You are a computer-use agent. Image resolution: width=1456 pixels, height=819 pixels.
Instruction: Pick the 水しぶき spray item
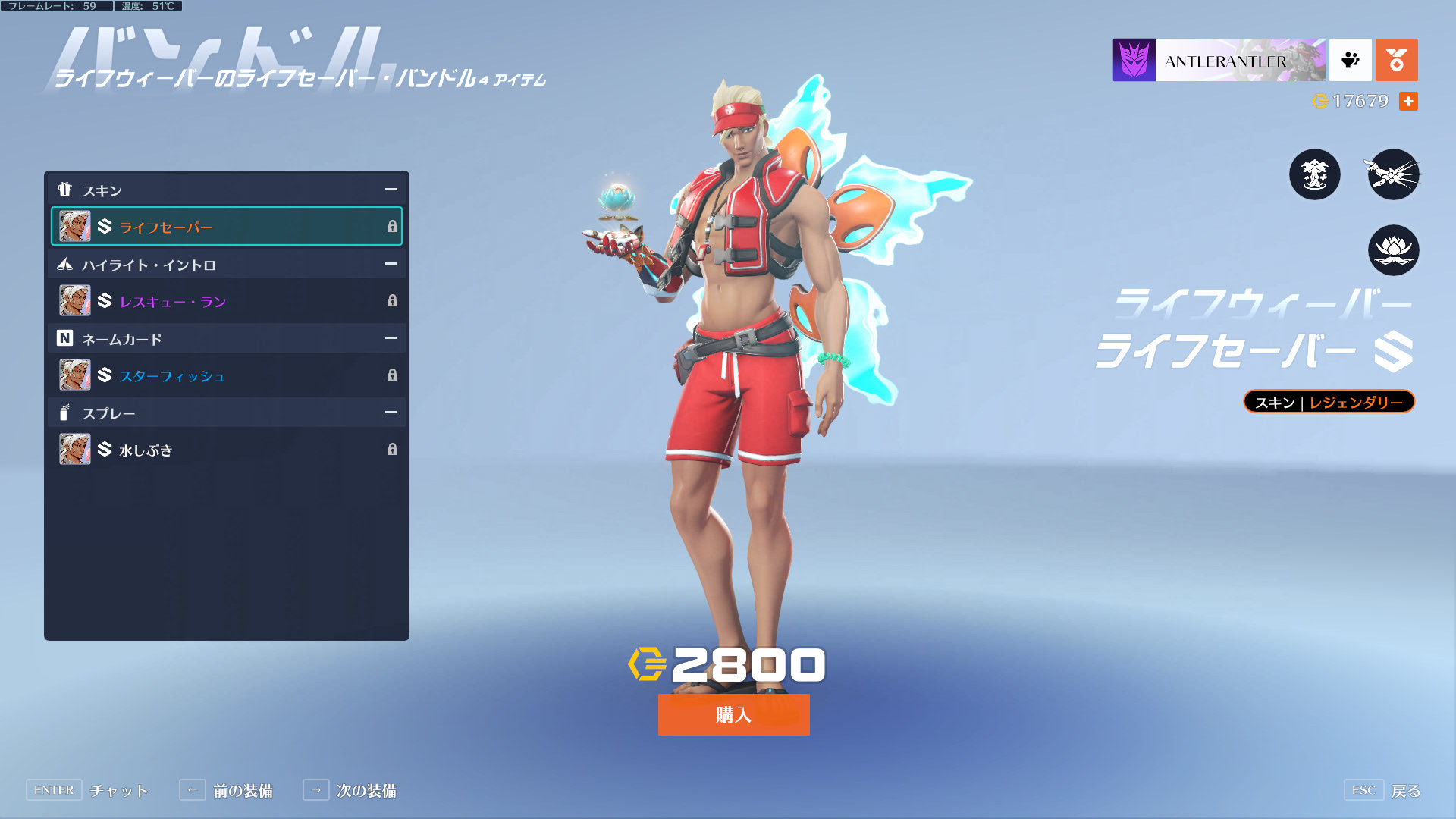(x=226, y=450)
